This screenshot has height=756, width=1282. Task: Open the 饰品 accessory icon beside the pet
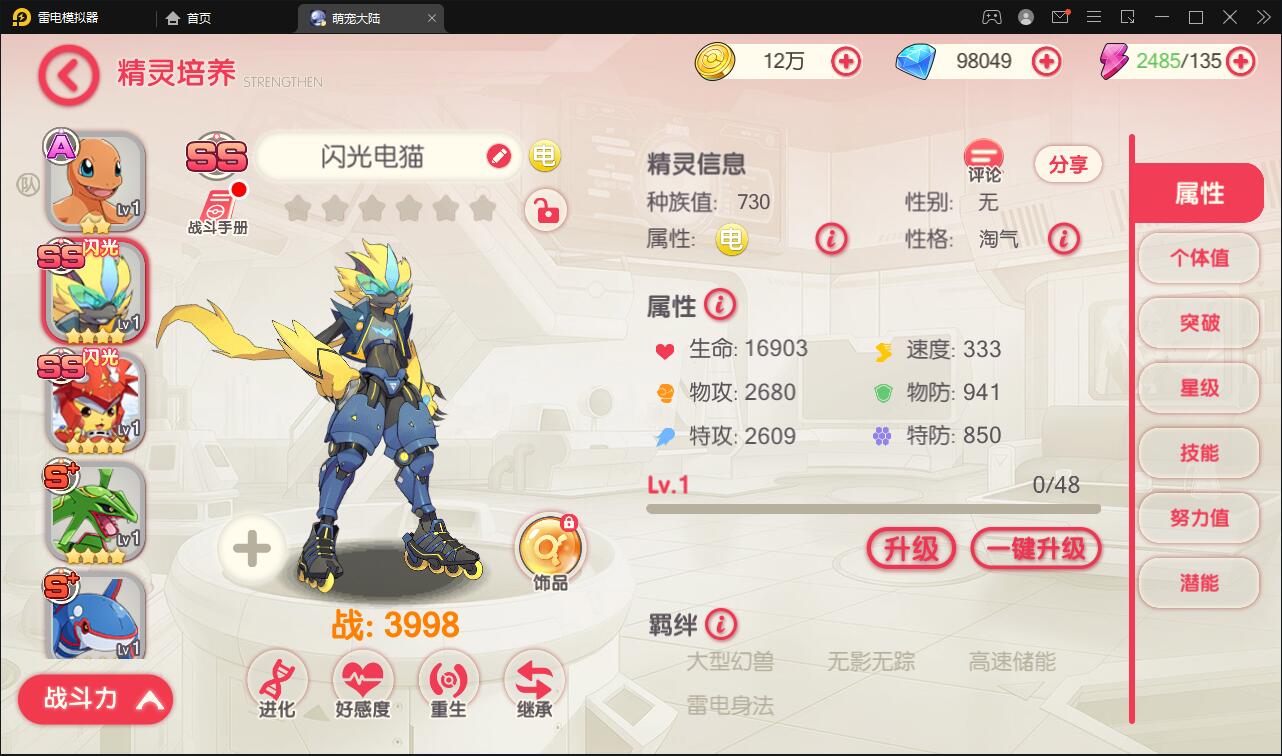pyautogui.click(x=551, y=545)
